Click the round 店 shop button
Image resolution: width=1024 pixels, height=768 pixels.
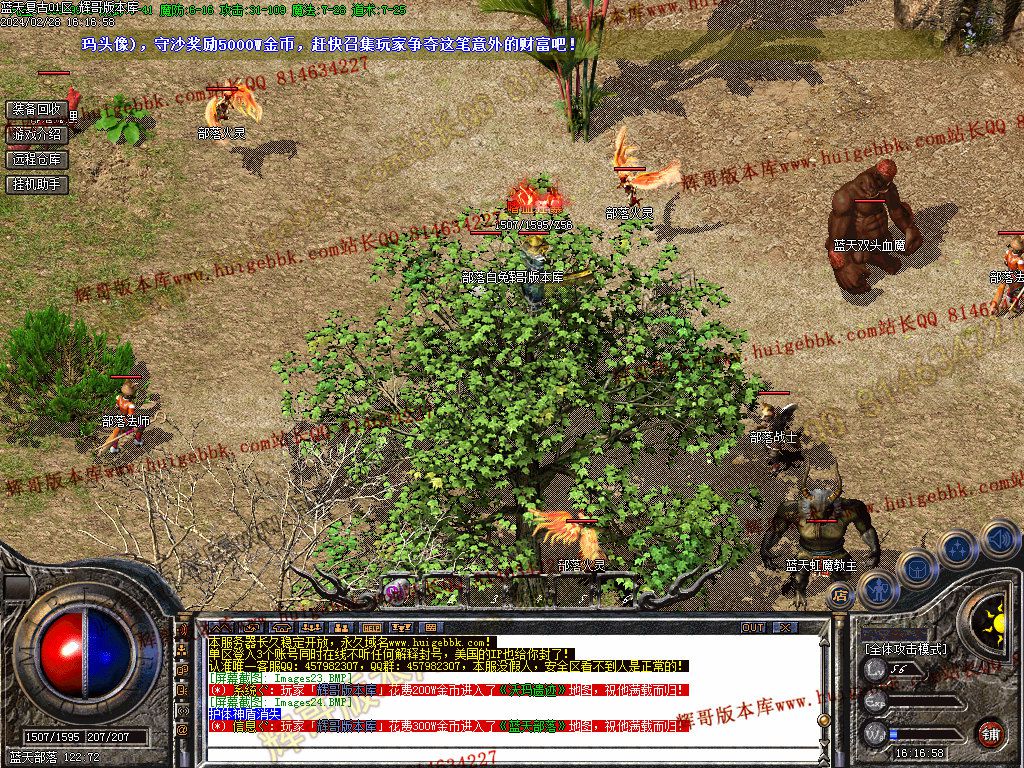coord(840,596)
